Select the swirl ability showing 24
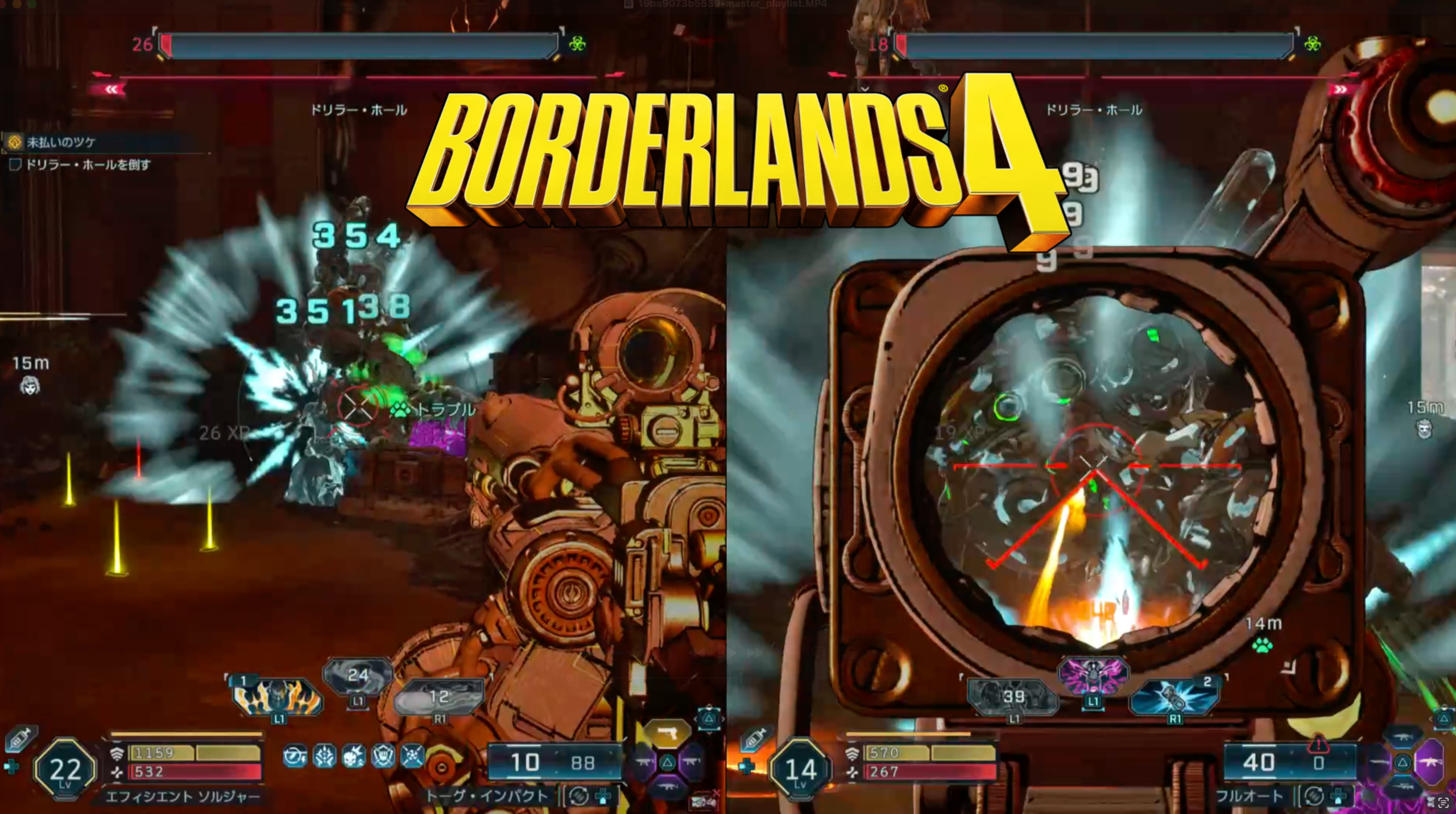This screenshot has height=814, width=1456. (x=358, y=676)
